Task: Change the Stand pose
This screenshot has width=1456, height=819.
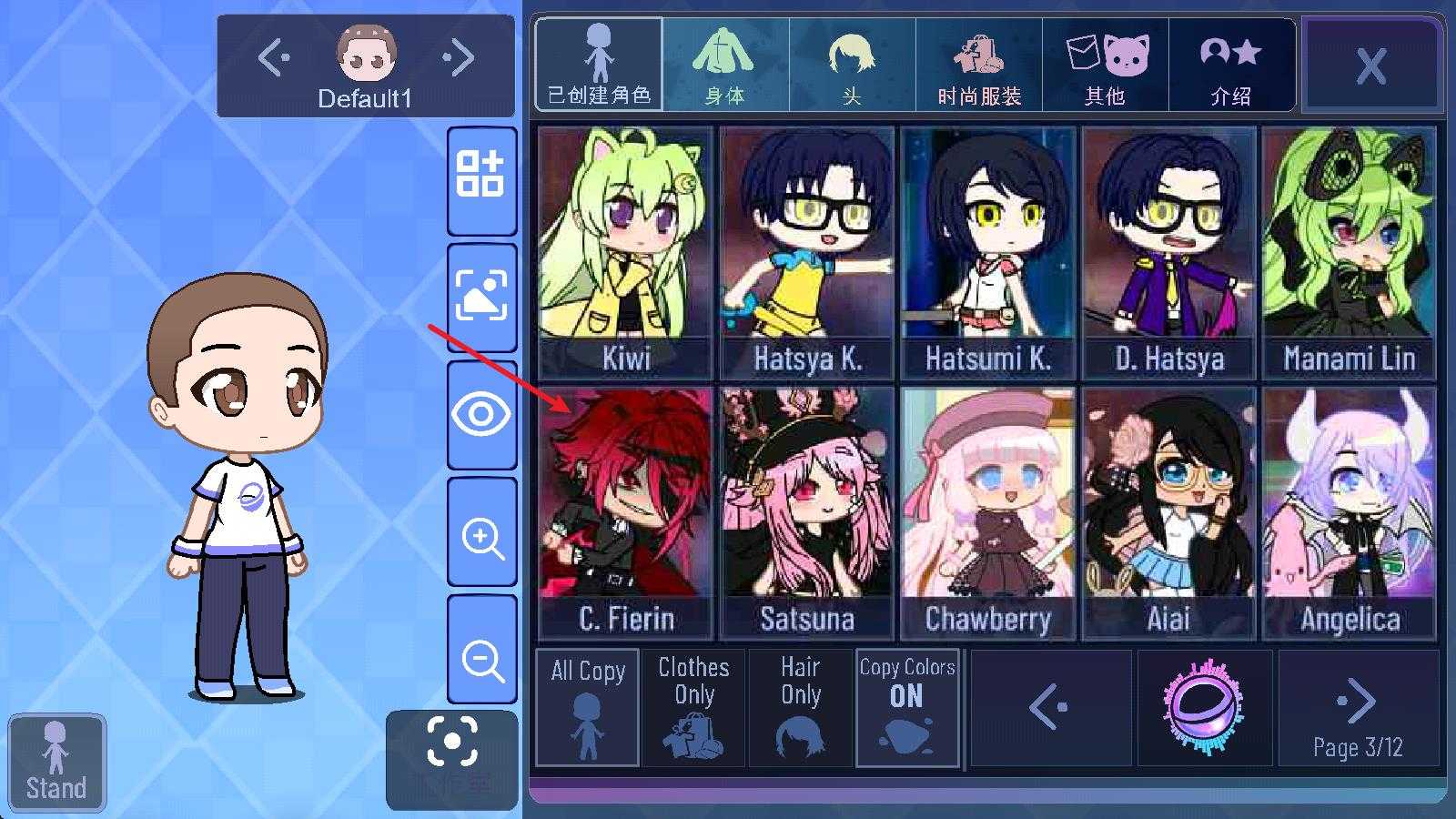Action: [56, 763]
